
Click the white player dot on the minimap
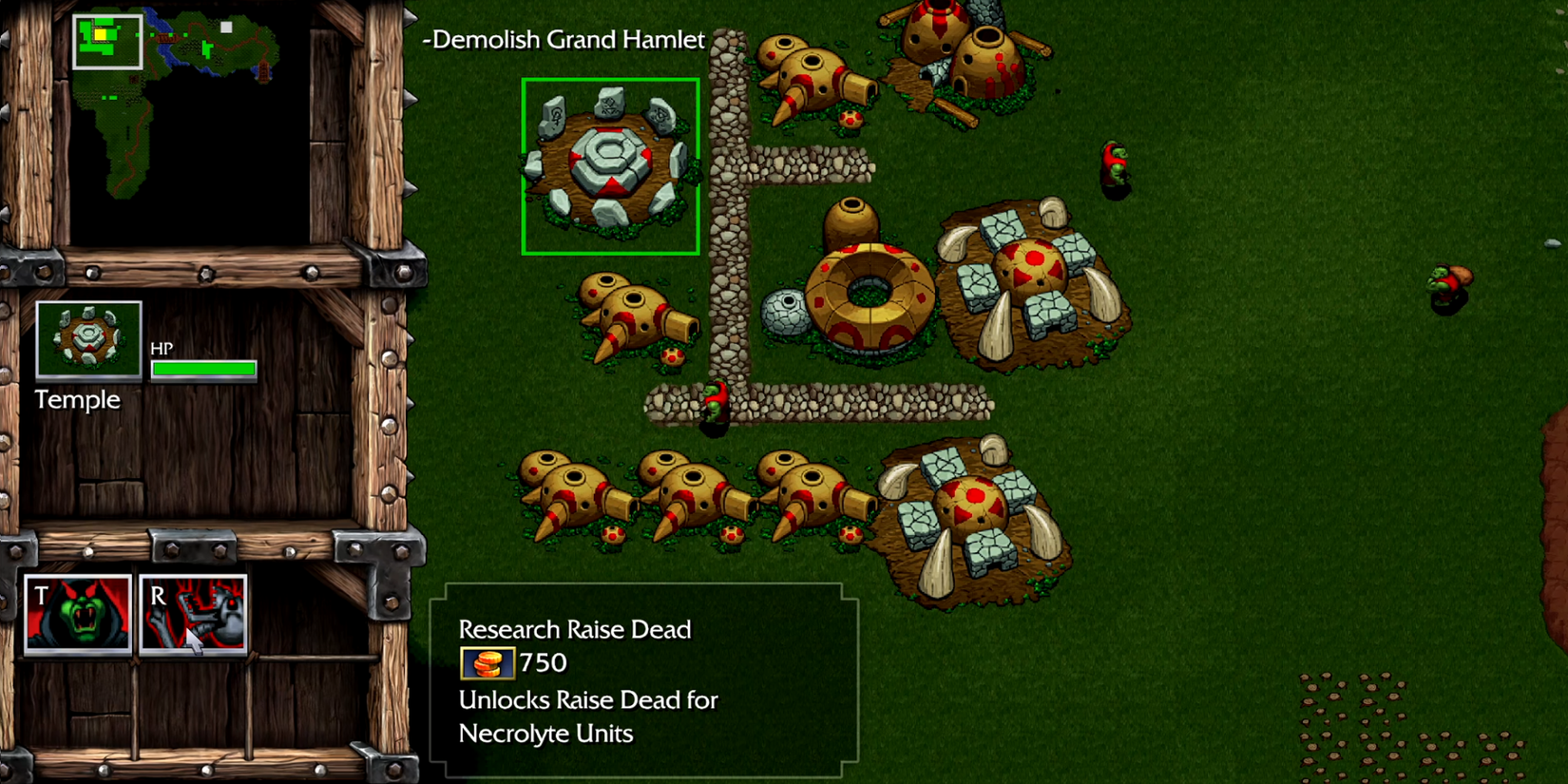224,28
